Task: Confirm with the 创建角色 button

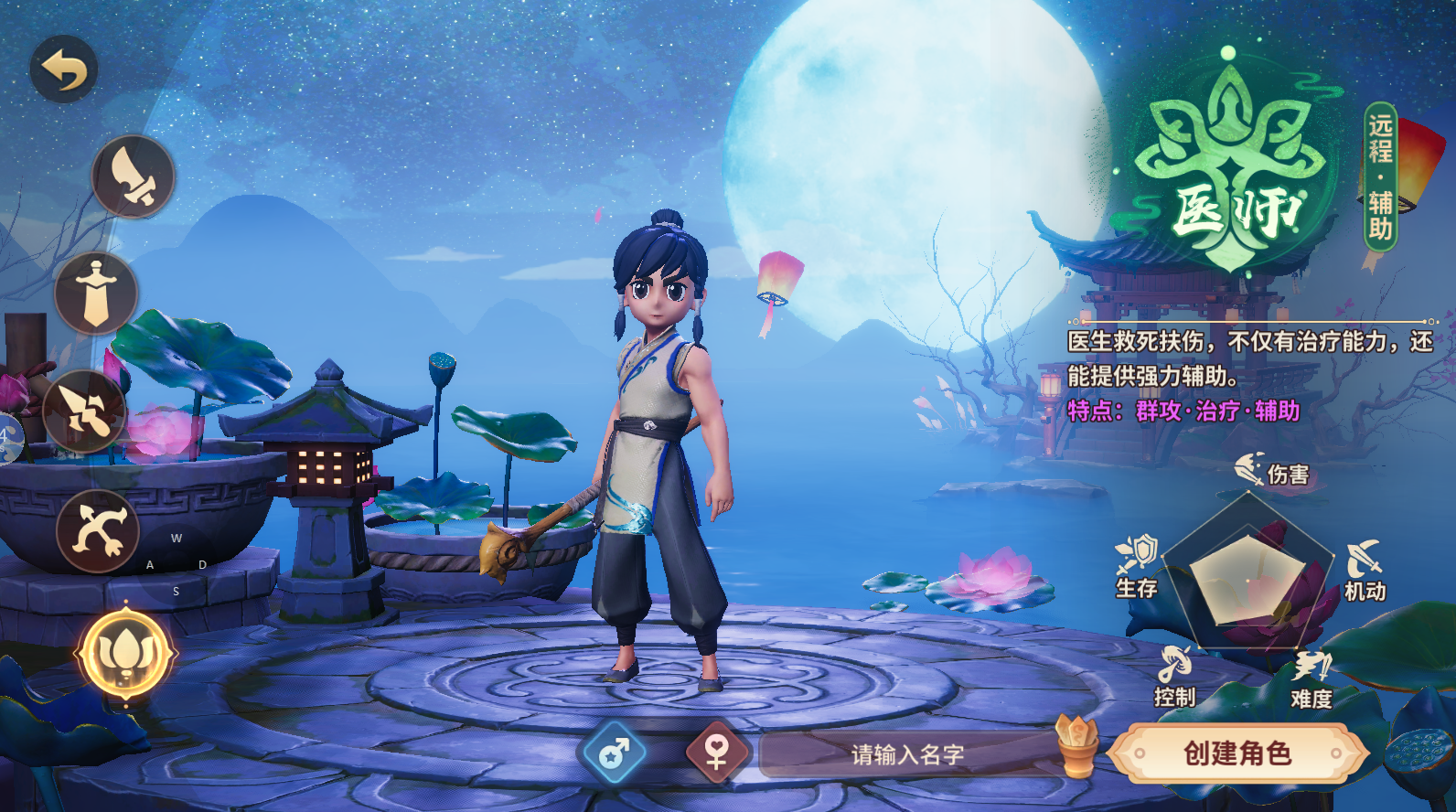Action: pos(1237,753)
